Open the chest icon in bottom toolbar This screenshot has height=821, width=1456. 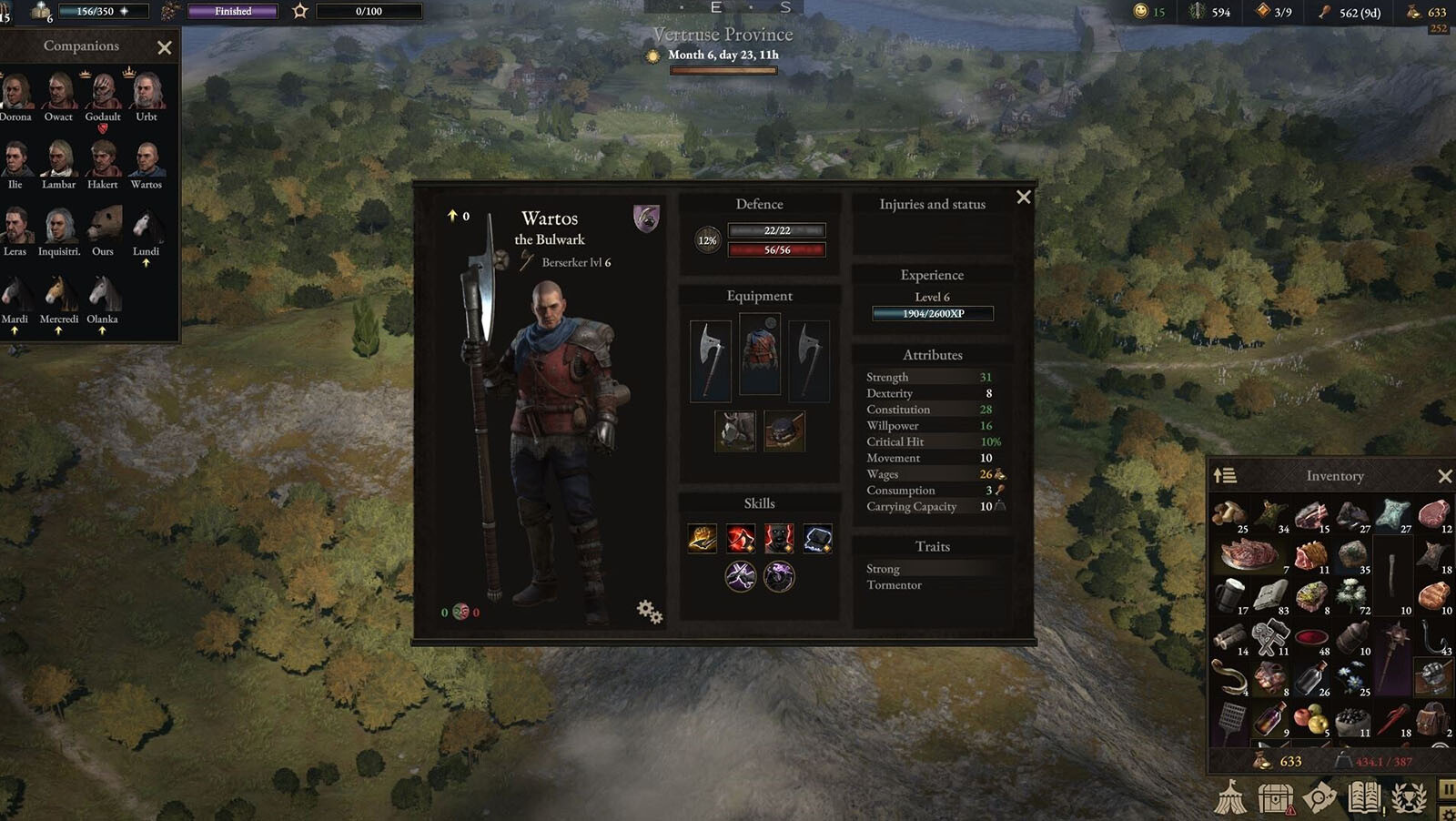pyautogui.click(x=1275, y=798)
